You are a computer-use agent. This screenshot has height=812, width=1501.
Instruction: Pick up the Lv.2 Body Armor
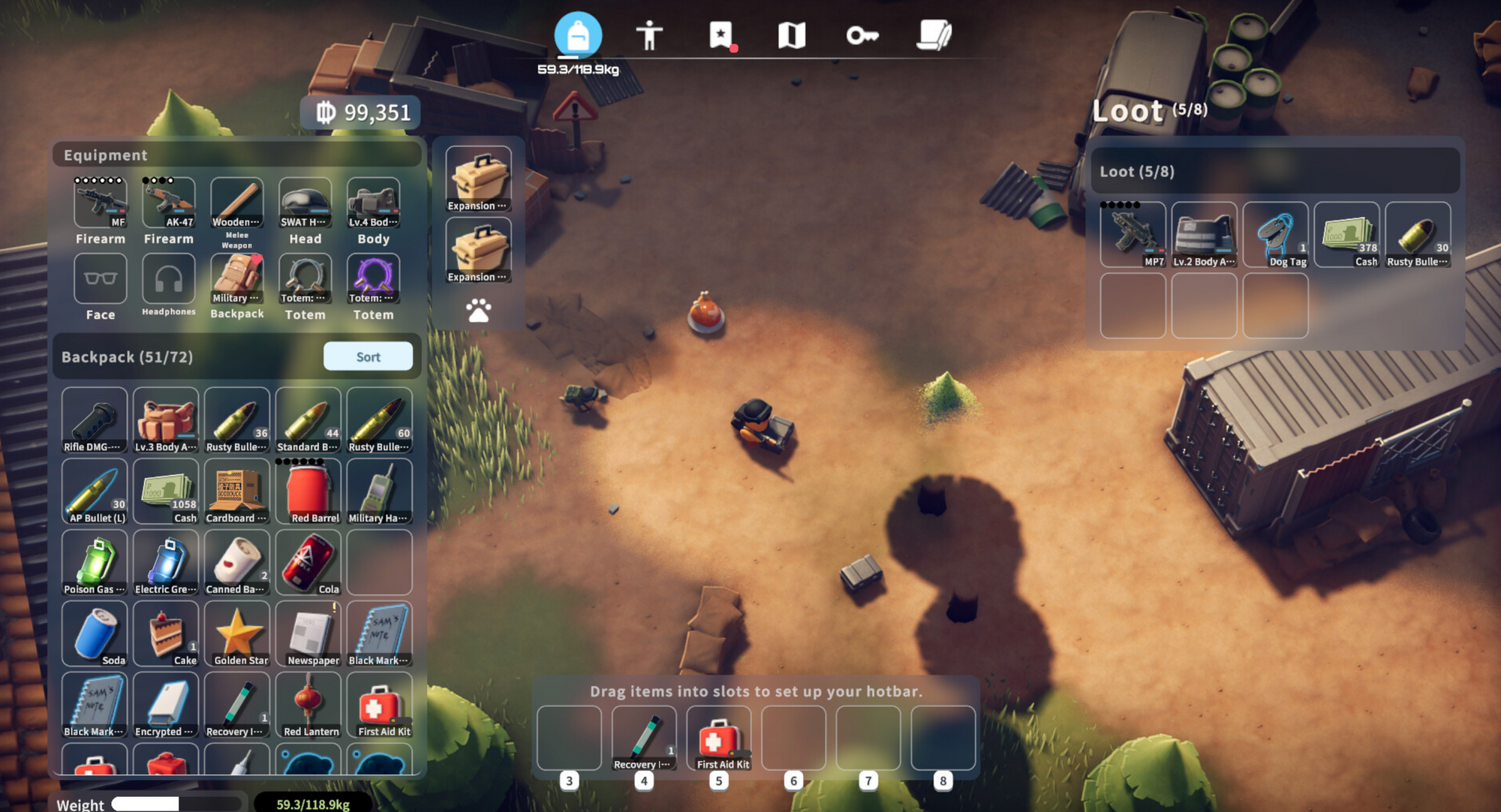(1204, 235)
